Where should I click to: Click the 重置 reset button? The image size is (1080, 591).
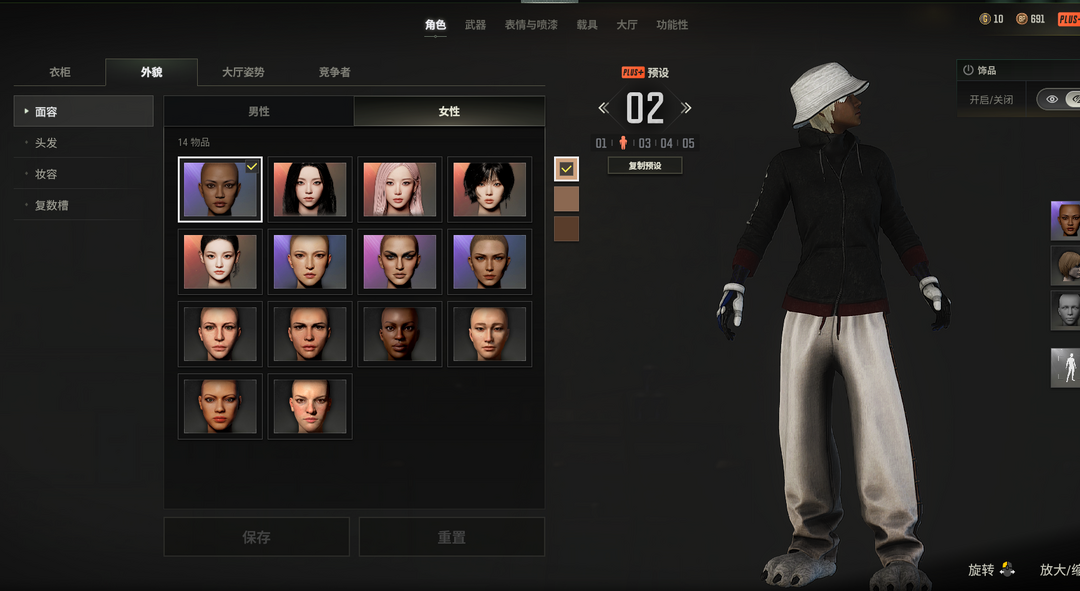click(x=452, y=537)
